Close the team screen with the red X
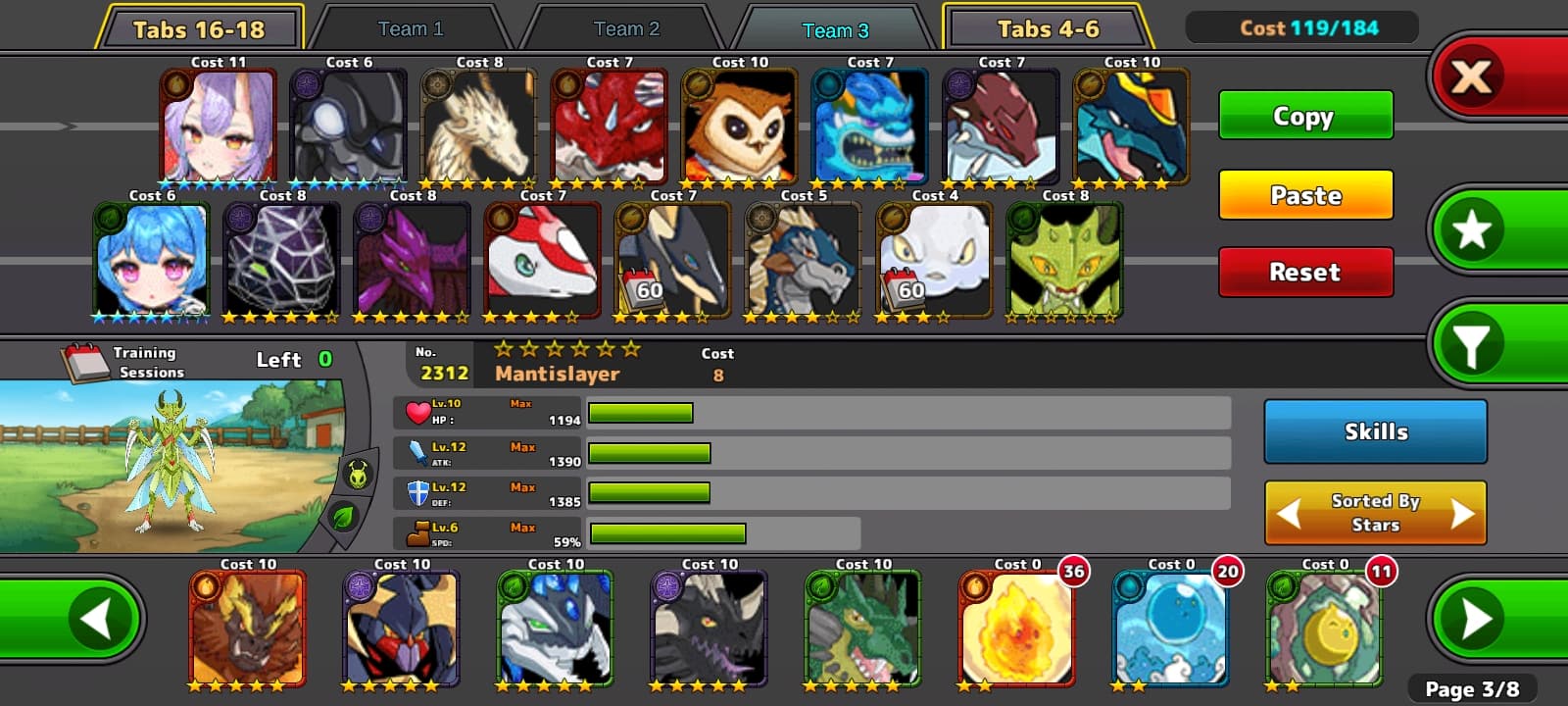Screen dimensions: 1568x706 (1472, 76)
